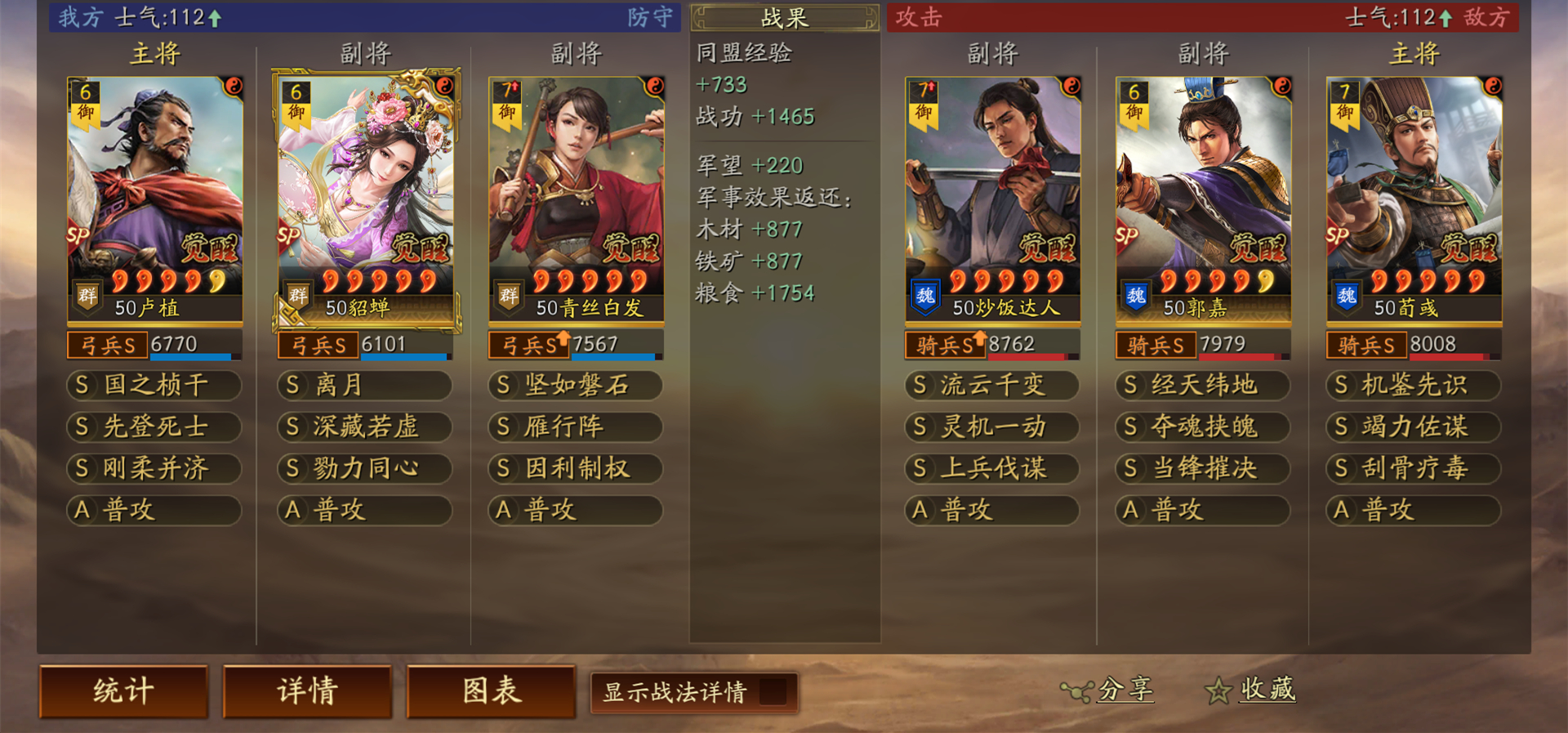Open the 详情 details tab
Screen dimensions: 1568x733
tap(306, 691)
